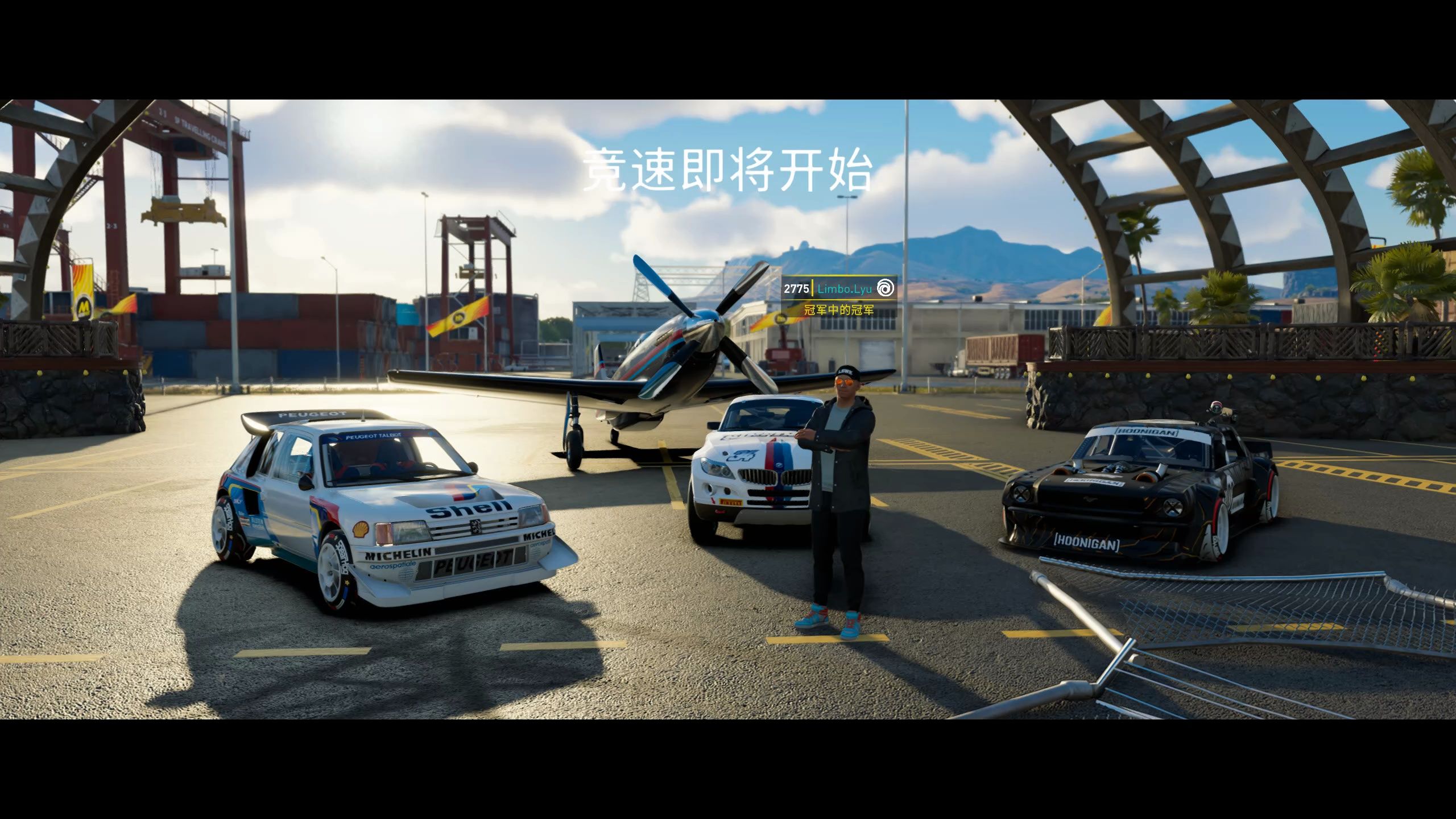Toggle the player level badge 2775
The width and height of the screenshot is (1456, 819).
pyautogui.click(x=796, y=288)
